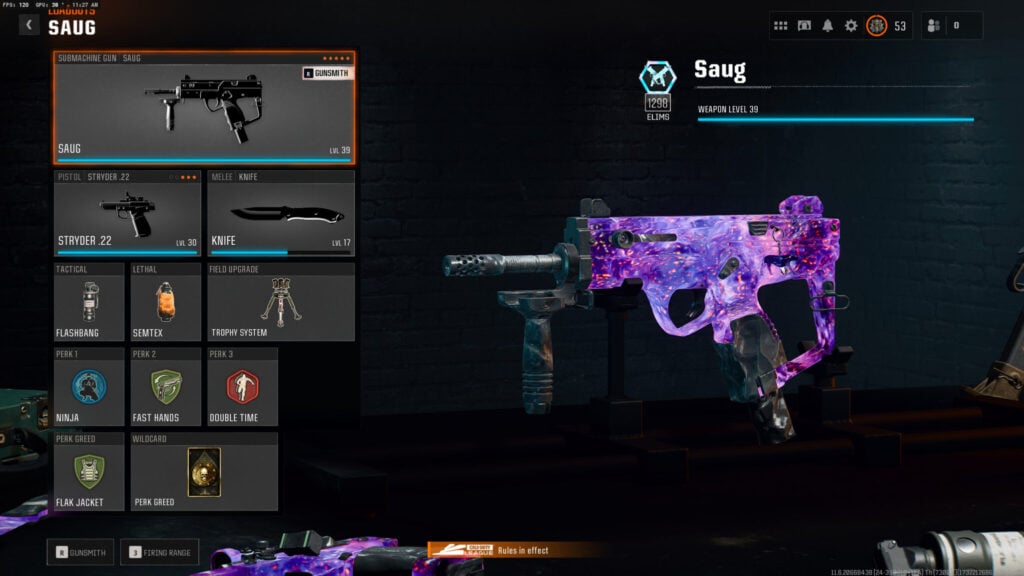Image resolution: width=1024 pixels, height=576 pixels.
Task: Select the Fast Hands perk slot
Action: tap(165, 386)
